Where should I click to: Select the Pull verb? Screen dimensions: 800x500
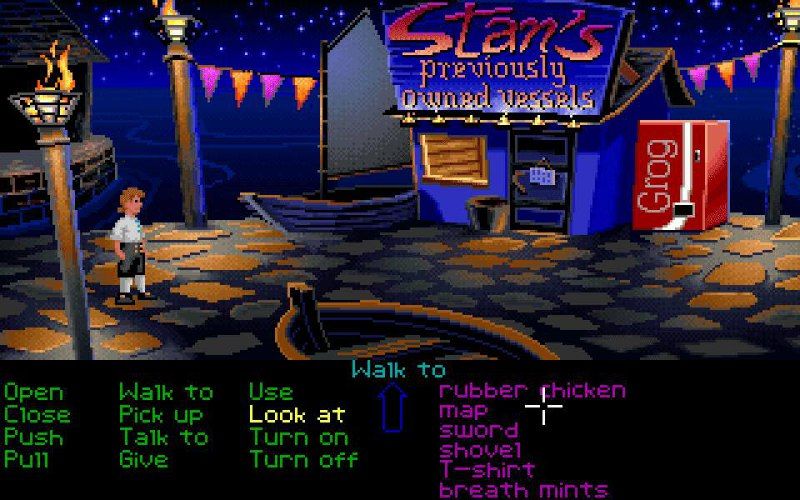click(27, 460)
